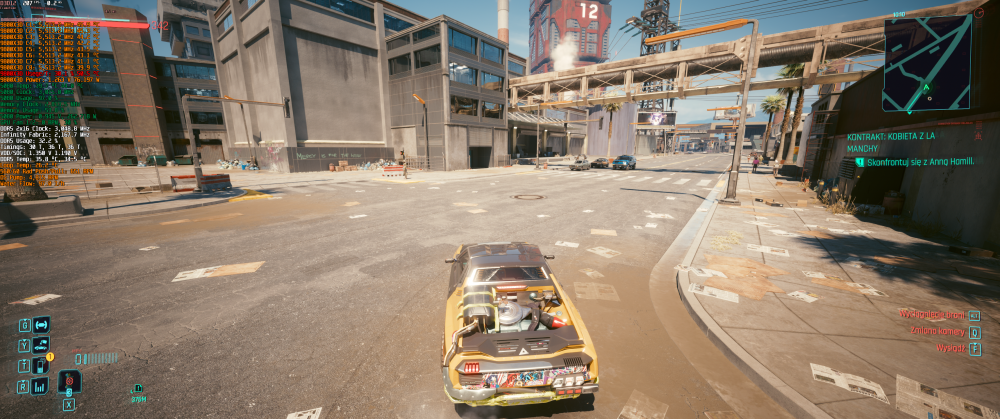1000x419 pixels.
Task: Select the call vehicle car icon
Action: point(41,345)
